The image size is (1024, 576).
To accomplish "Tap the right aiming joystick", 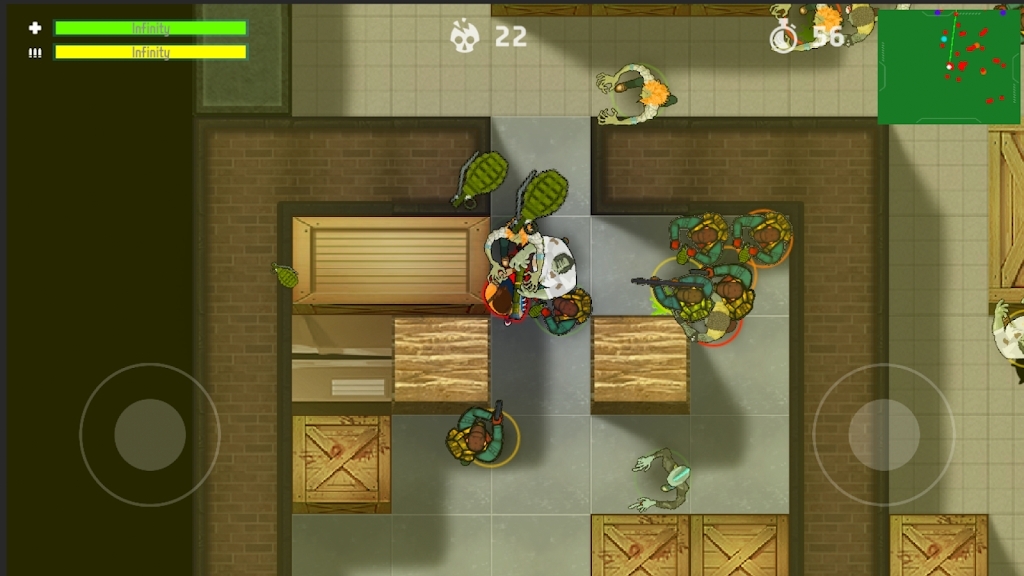I will 883,434.
